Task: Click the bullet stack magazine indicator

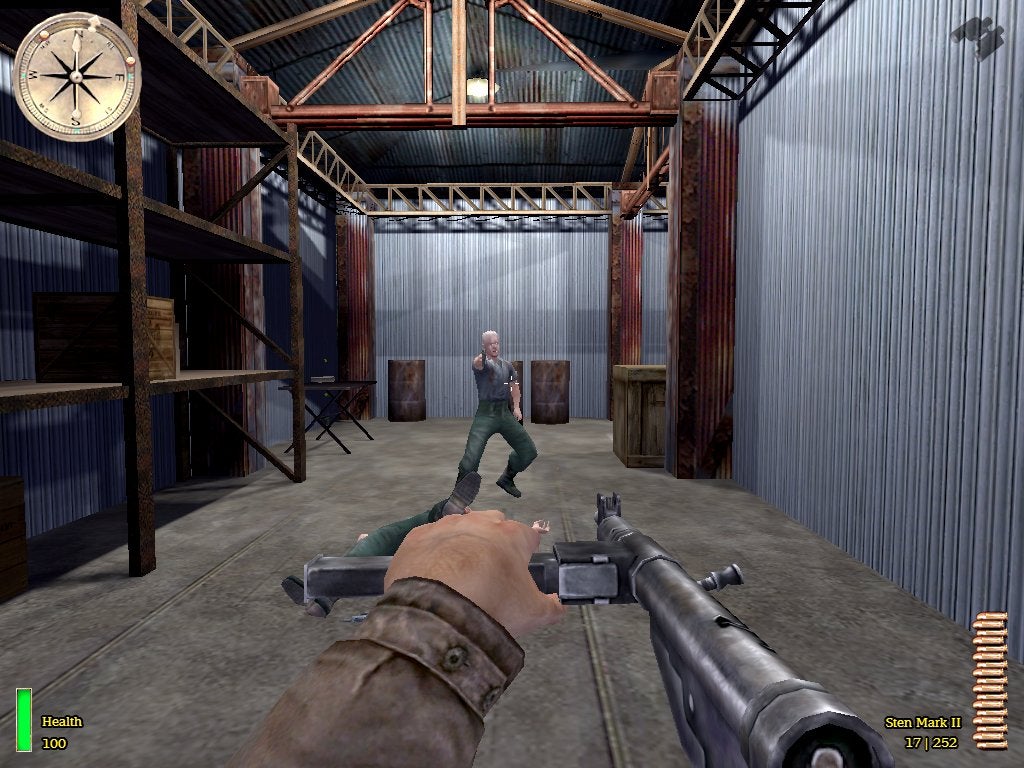Action: tap(990, 678)
